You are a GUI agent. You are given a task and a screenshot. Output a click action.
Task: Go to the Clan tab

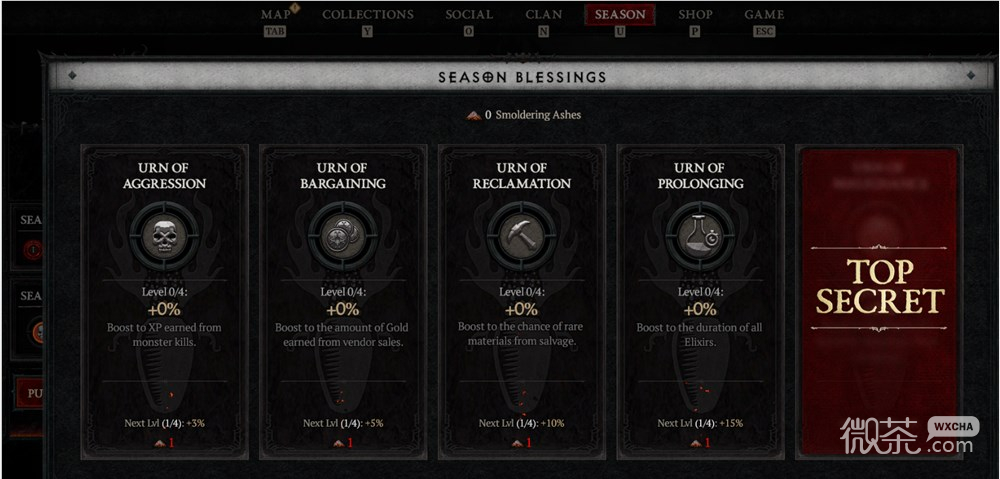[x=544, y=15]
